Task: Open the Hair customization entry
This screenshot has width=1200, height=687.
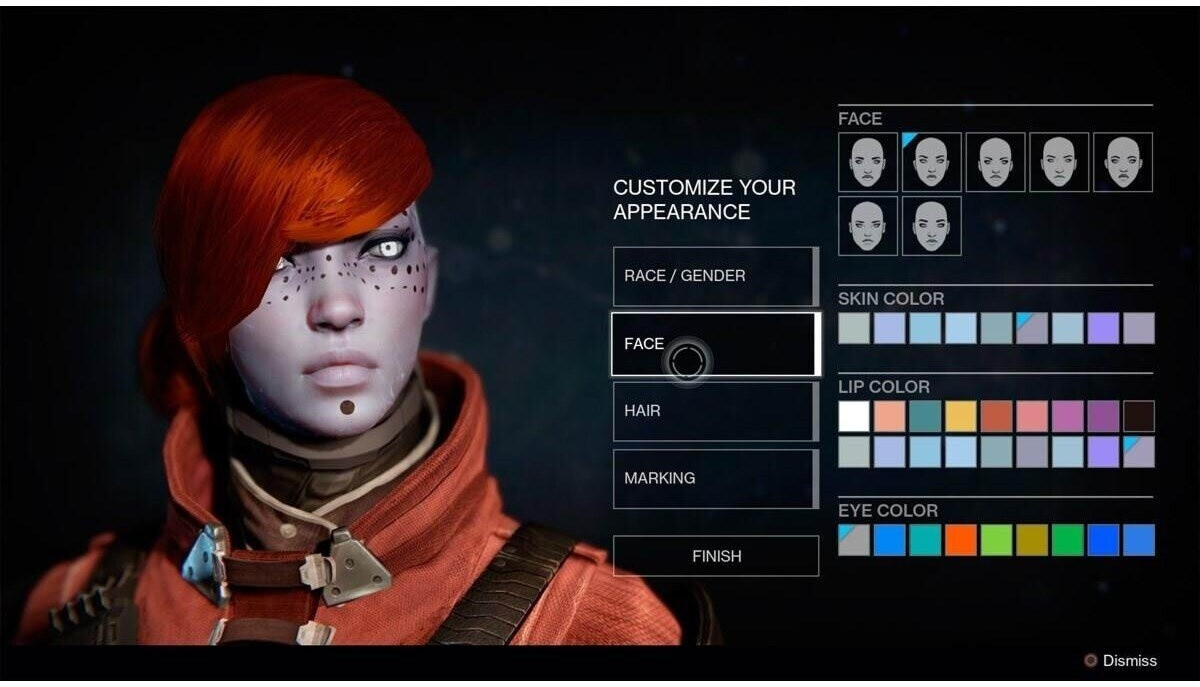Action: point(715,411)
